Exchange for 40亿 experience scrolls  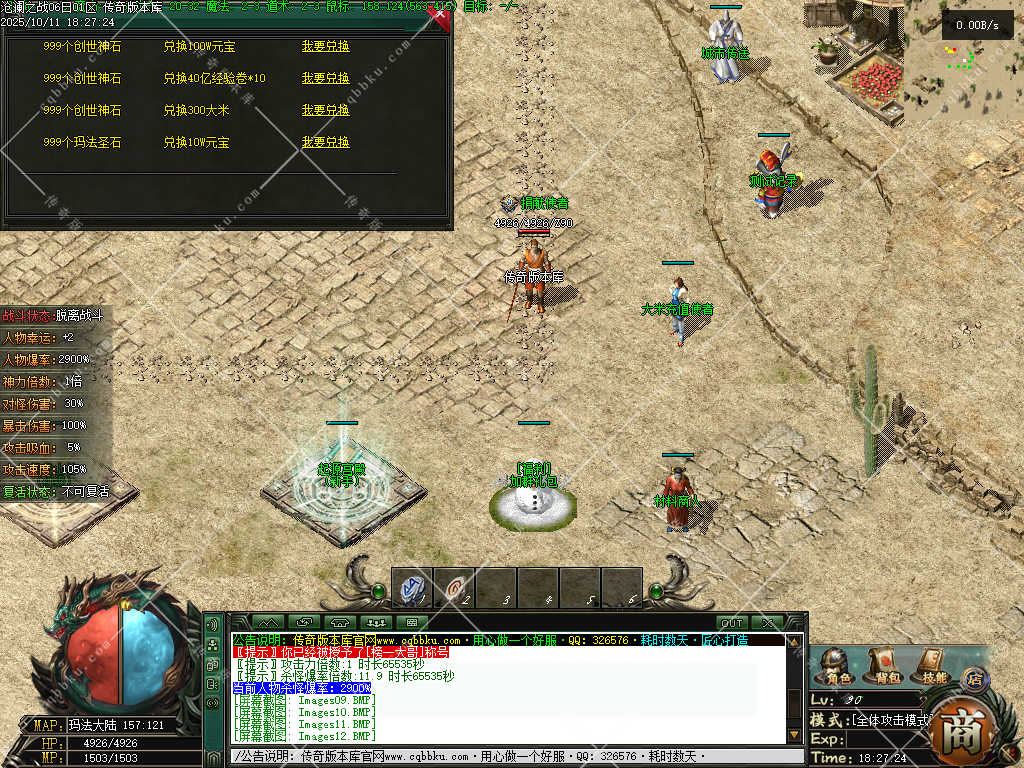point(326,78)
